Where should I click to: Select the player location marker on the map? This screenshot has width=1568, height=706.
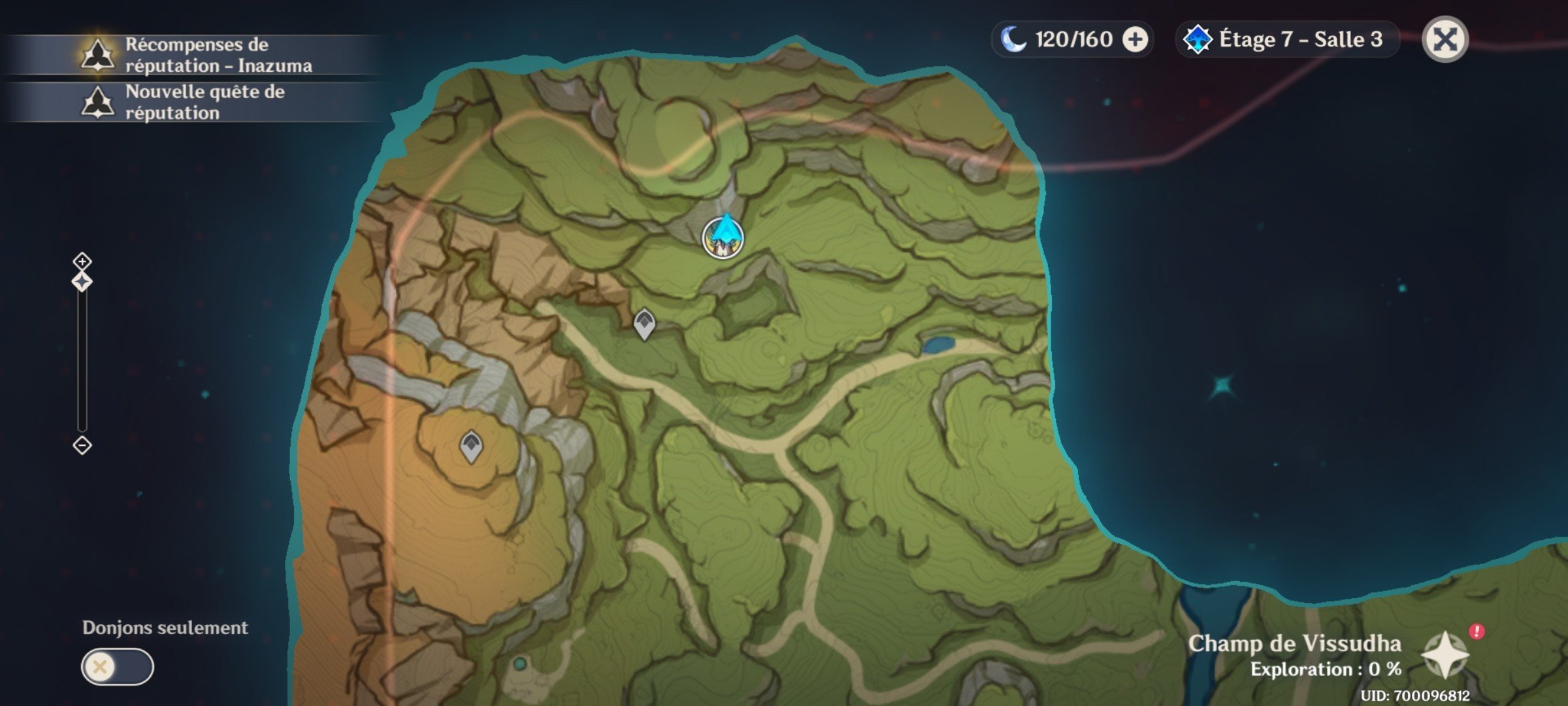coord(723,237)
